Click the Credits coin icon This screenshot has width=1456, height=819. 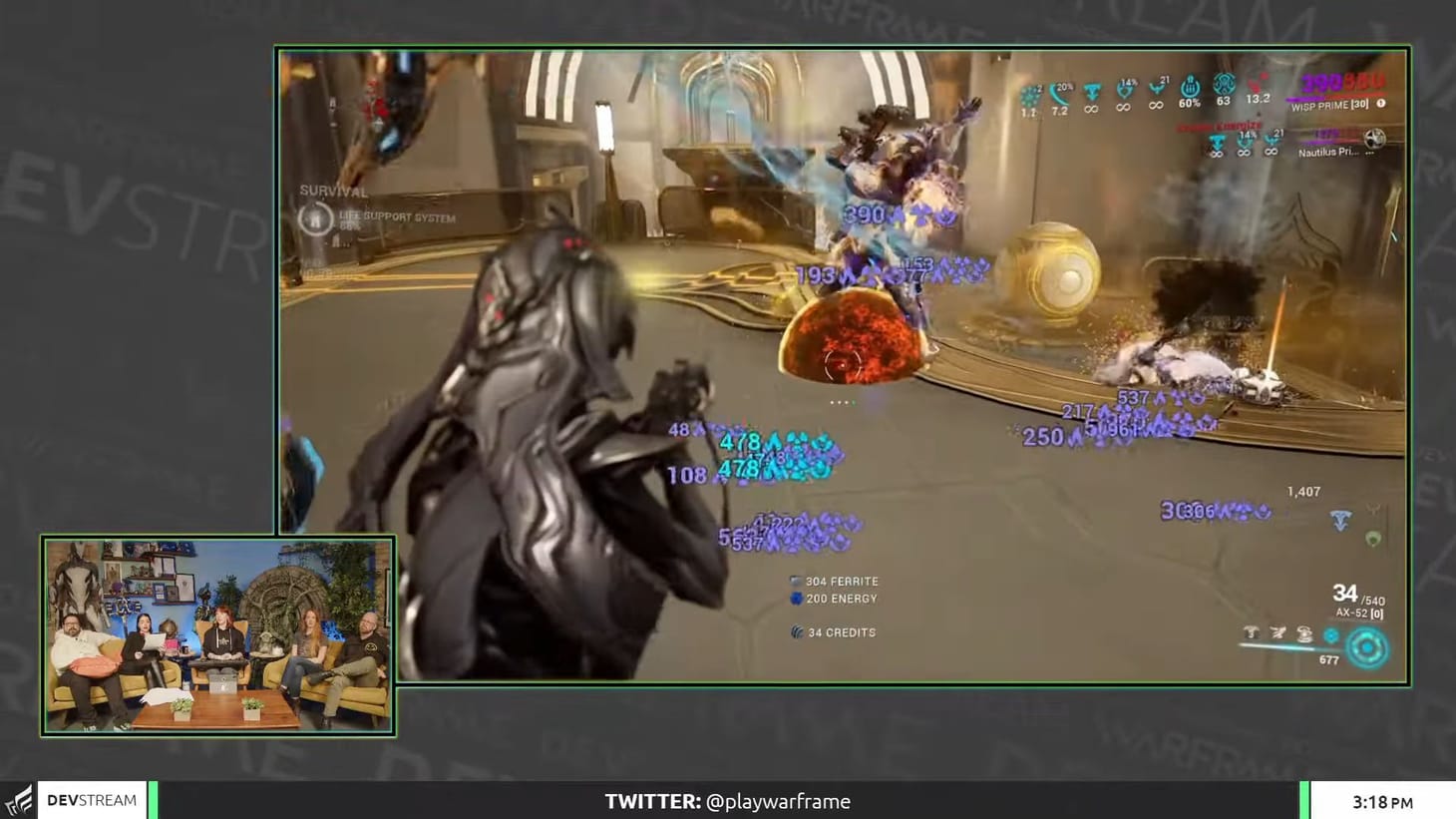coord(796,632)
